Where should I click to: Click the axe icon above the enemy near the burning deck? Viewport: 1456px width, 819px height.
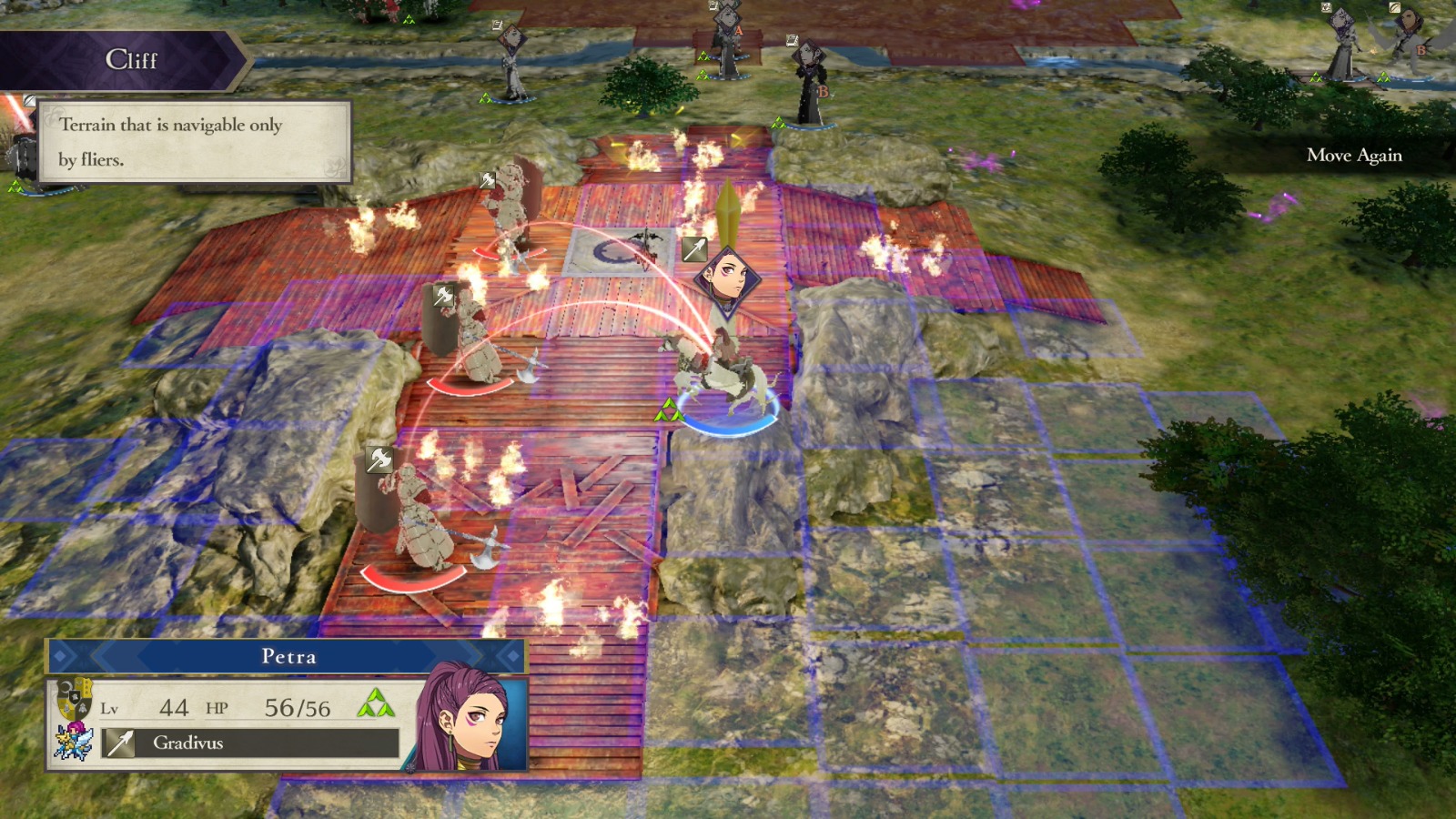(487, 179)
